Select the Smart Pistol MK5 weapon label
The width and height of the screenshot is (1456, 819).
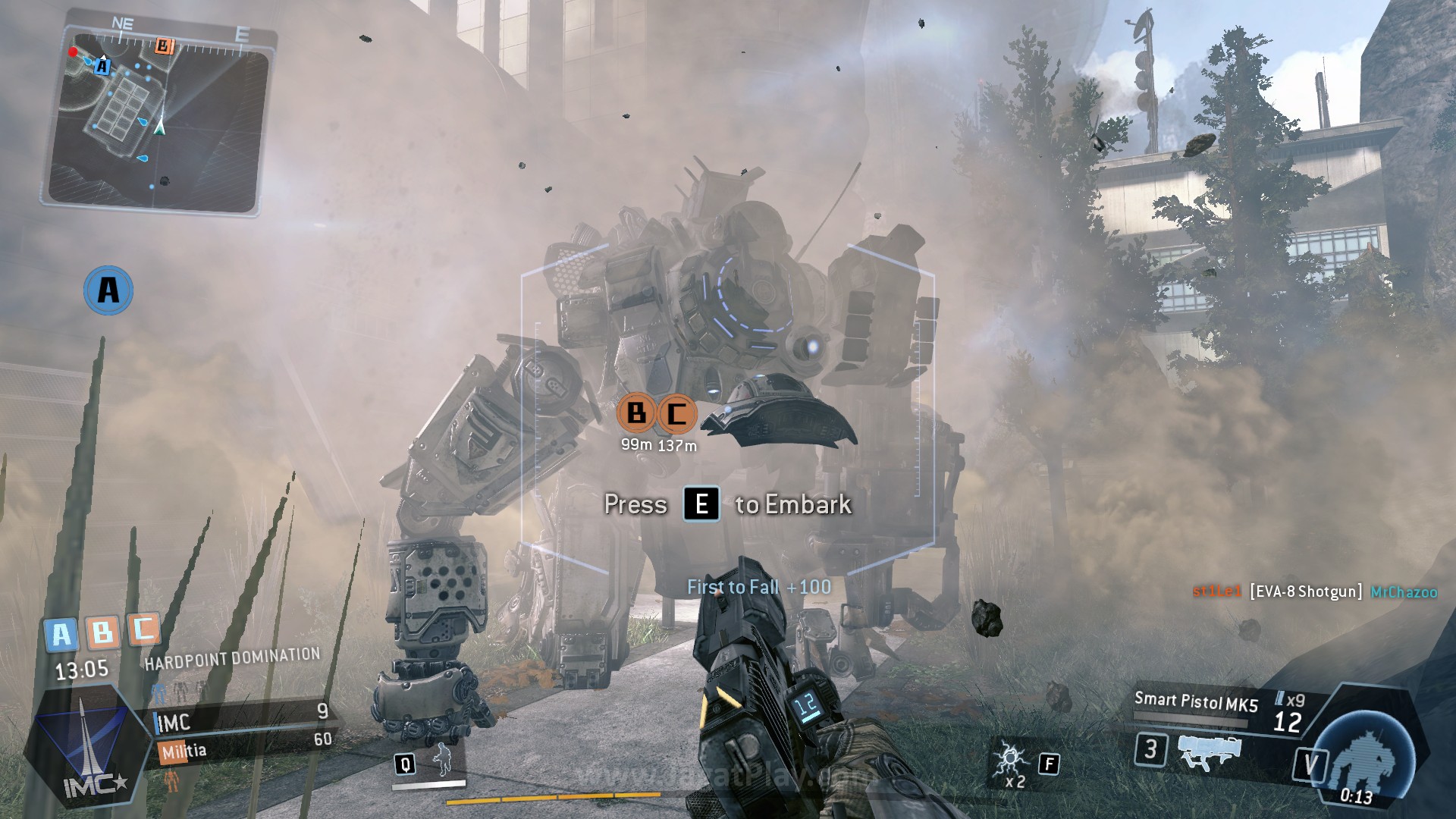point(1196,701)
